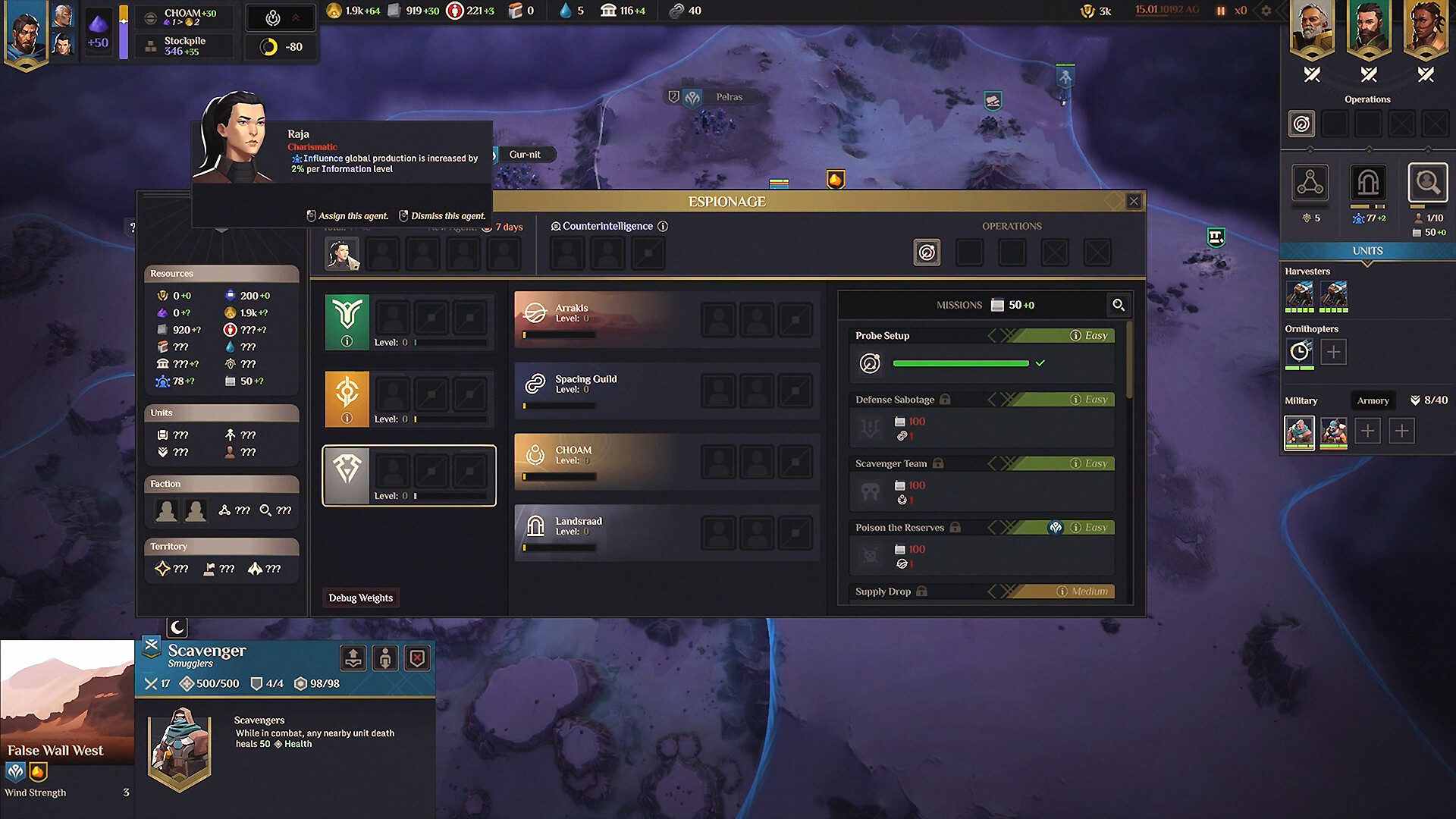1456x819 pixels.
Task: Select the Spacing Guild infiltration row
Action: tap(607, 390)
